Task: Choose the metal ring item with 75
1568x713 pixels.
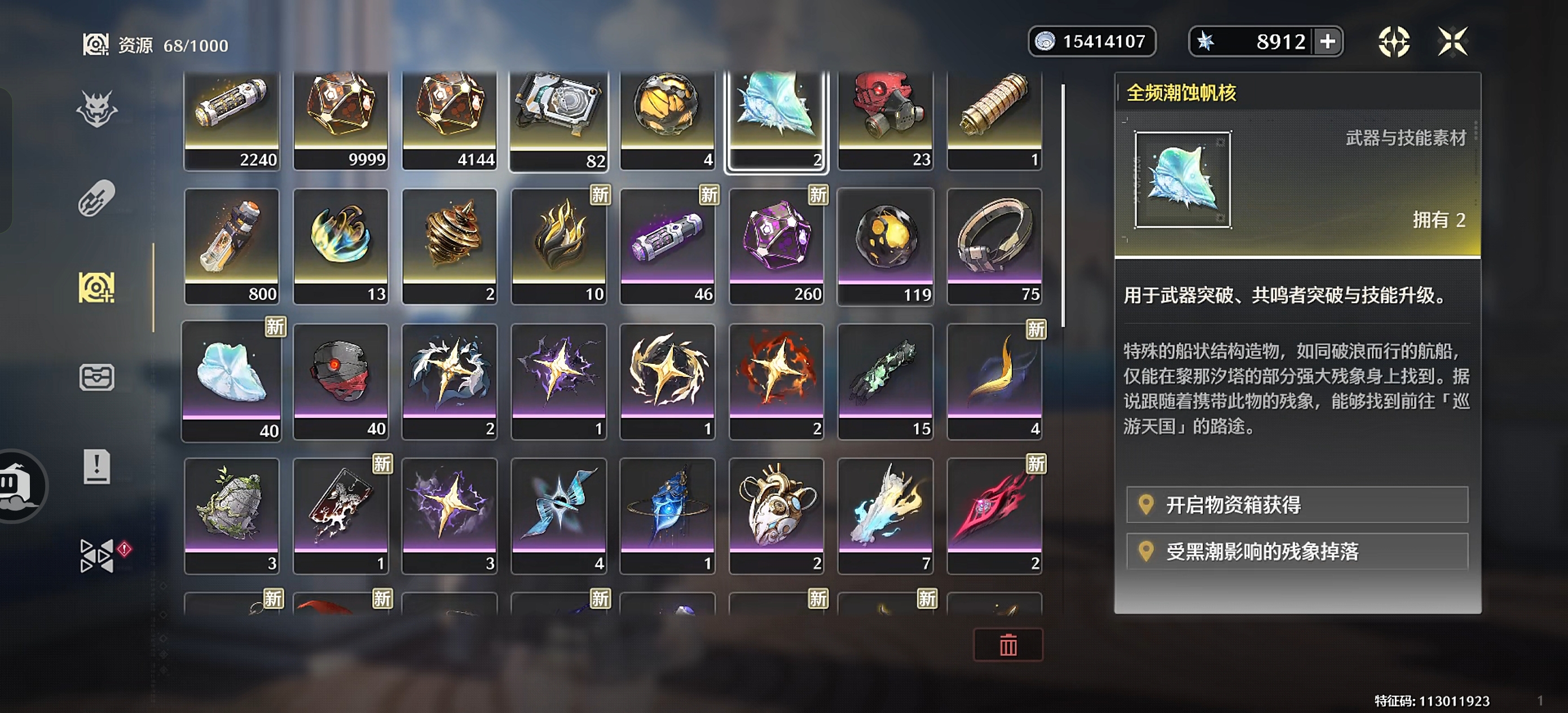Action: [994, 247]
